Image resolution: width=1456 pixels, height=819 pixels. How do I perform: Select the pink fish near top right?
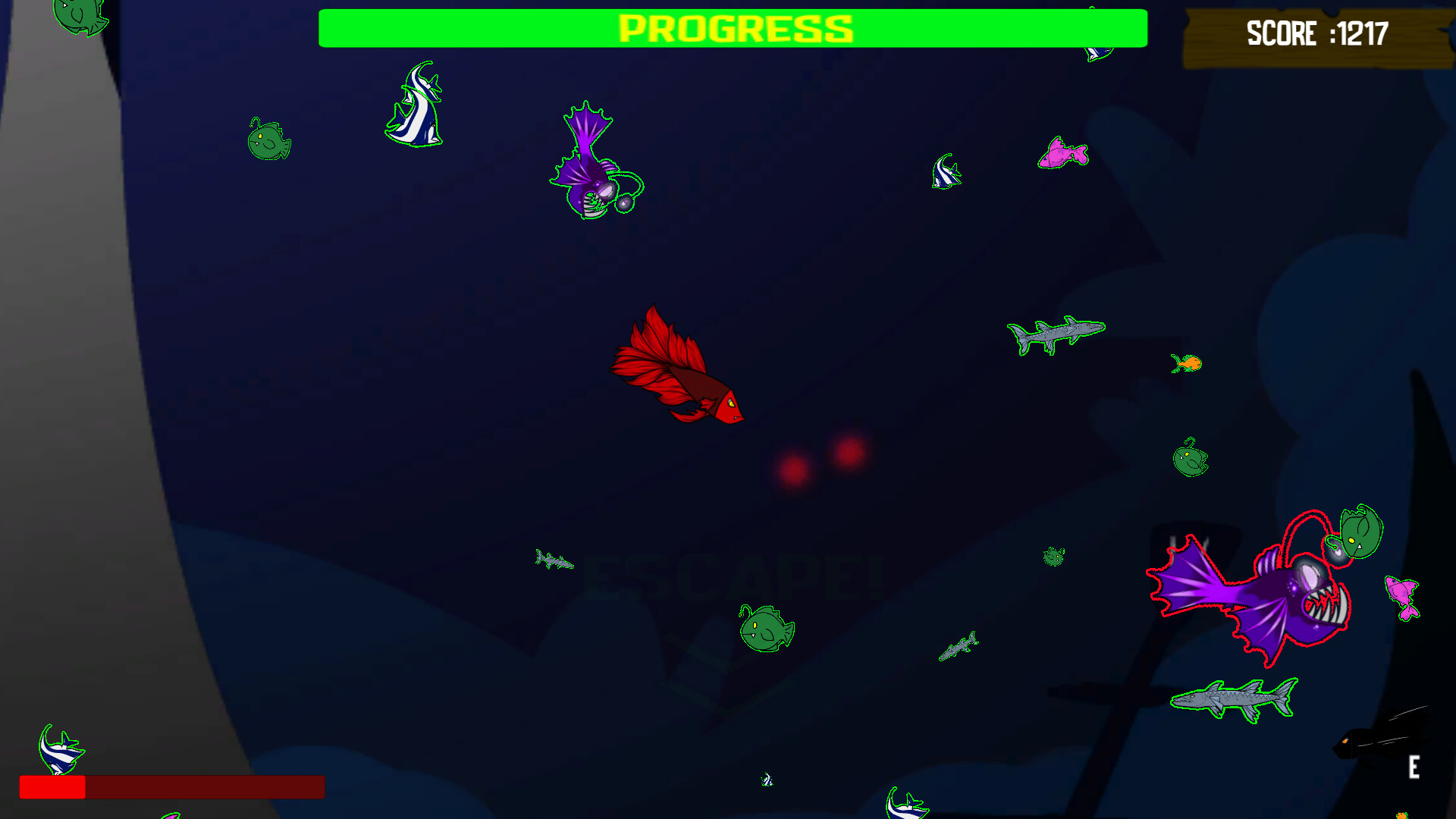coord(1062,152)
